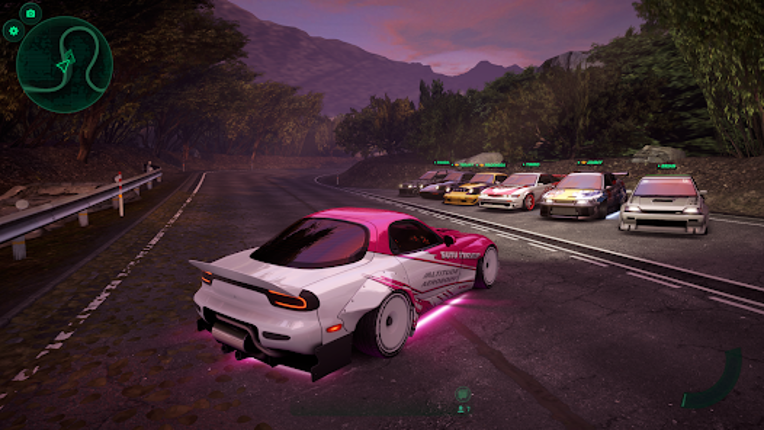The width and height of the screenshot is (764, 430).
Task: Open the circular track minimap
Action: coord(65,64)
